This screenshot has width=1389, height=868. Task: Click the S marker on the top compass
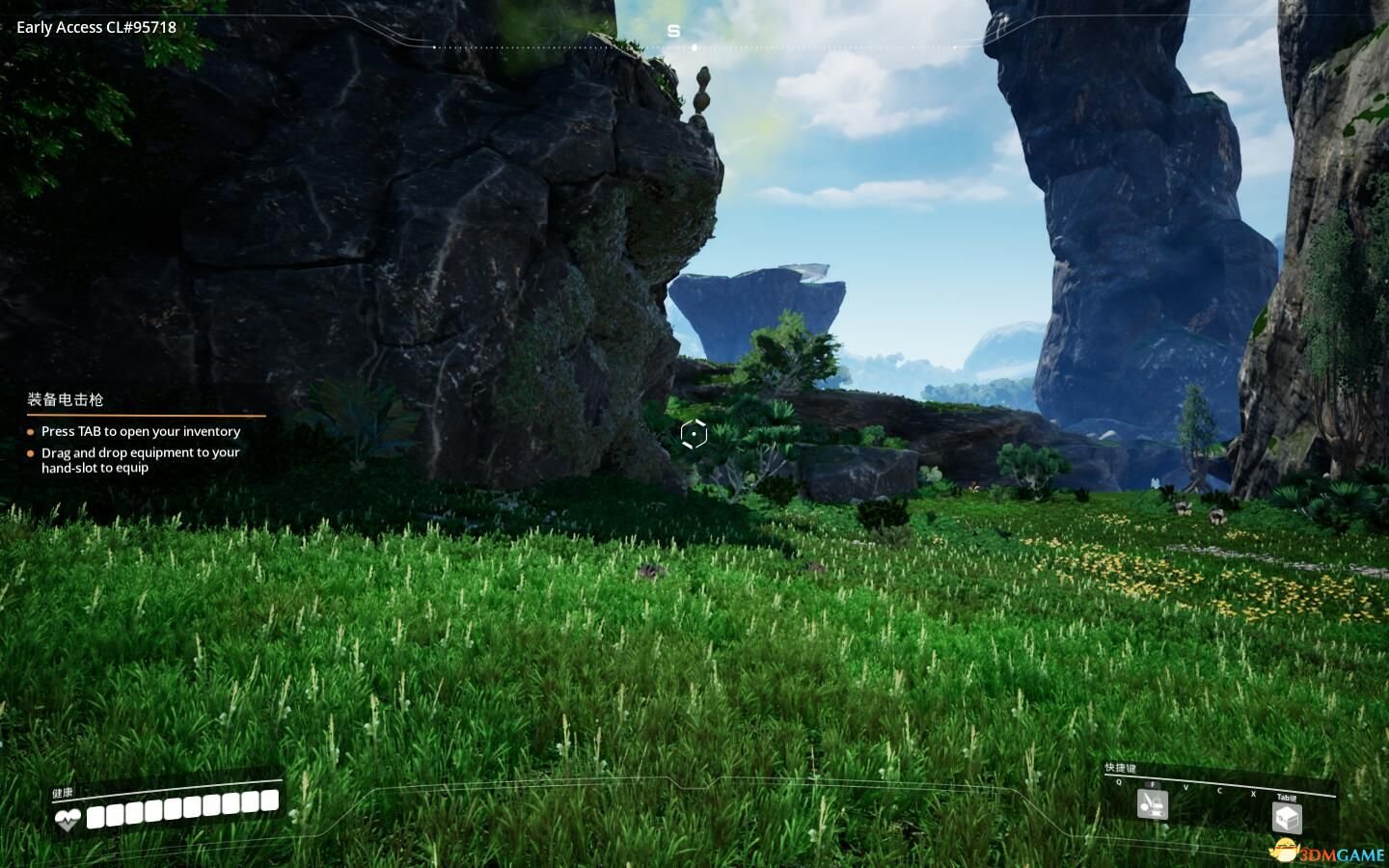pos(673,30)
